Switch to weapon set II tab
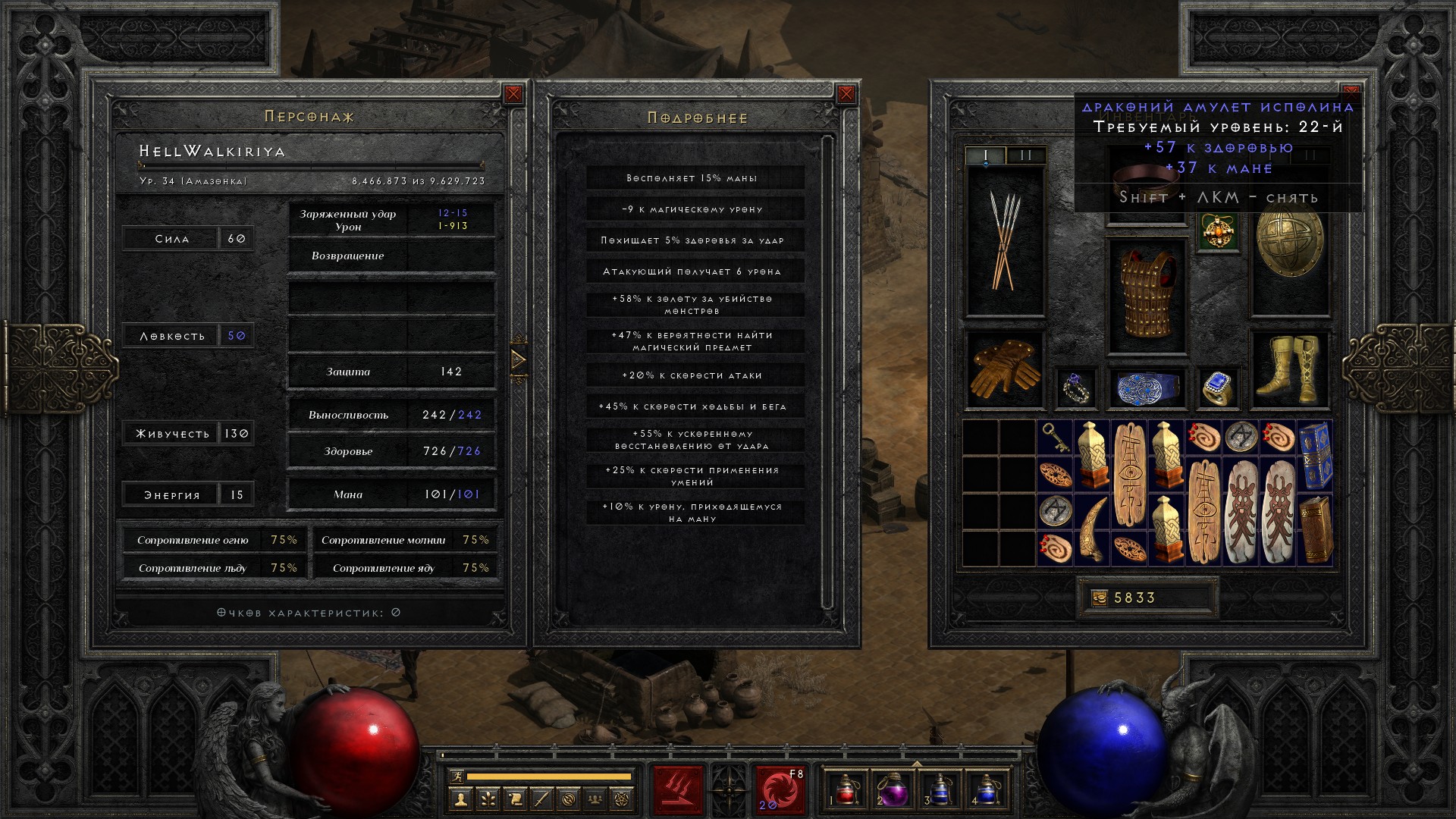 click(x=1026, y=155)
